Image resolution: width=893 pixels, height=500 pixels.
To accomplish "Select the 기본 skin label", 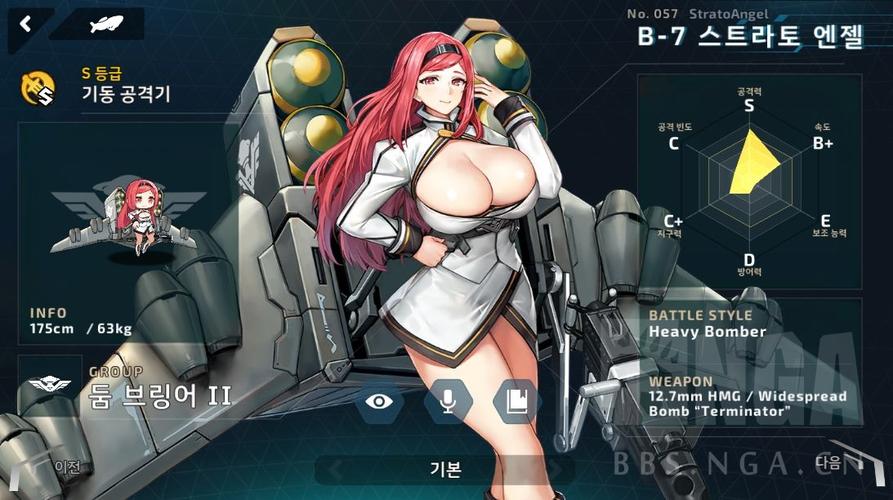I will click(x=445, y=468).
